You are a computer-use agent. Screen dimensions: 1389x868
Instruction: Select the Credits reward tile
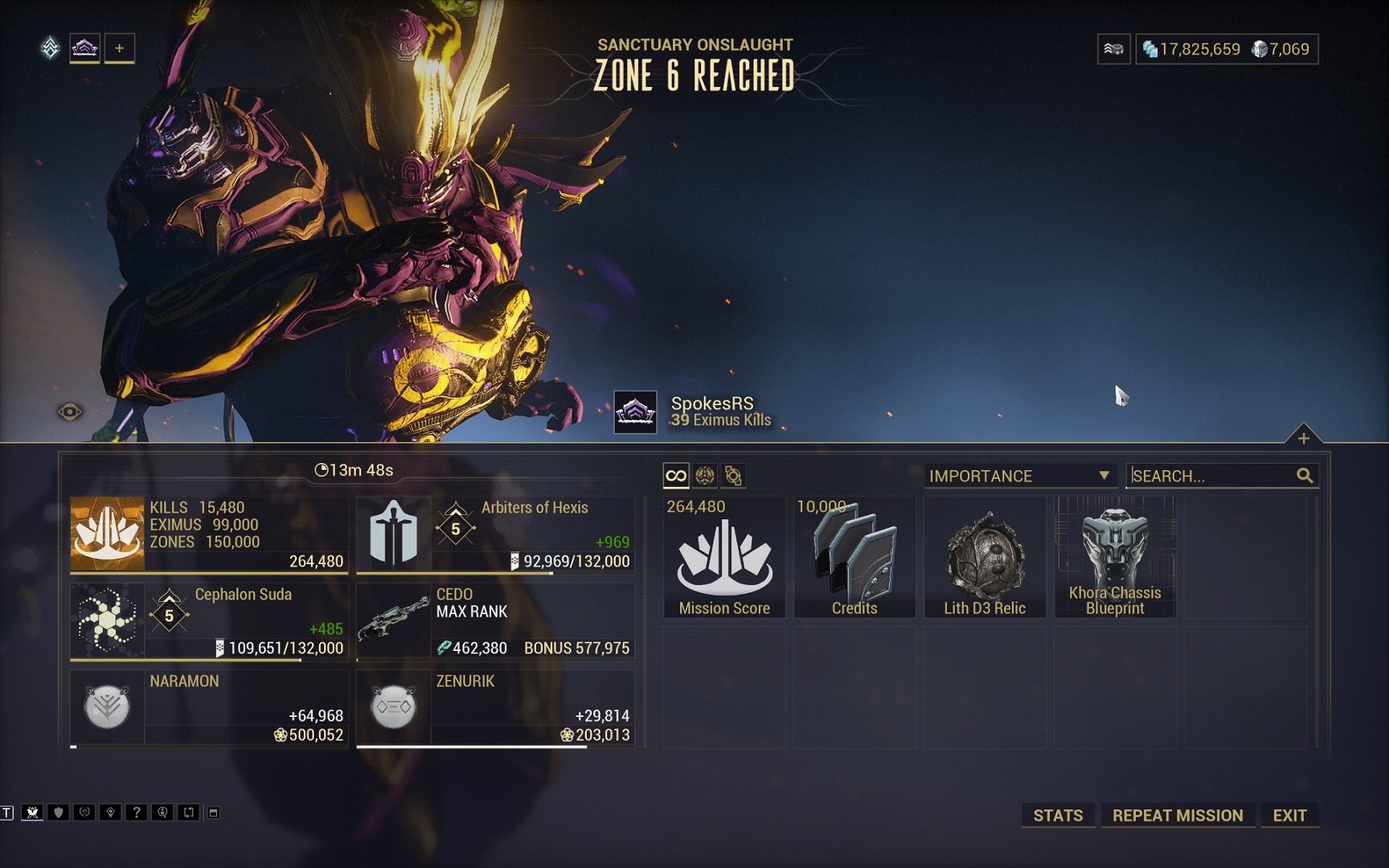click(854, 557)
